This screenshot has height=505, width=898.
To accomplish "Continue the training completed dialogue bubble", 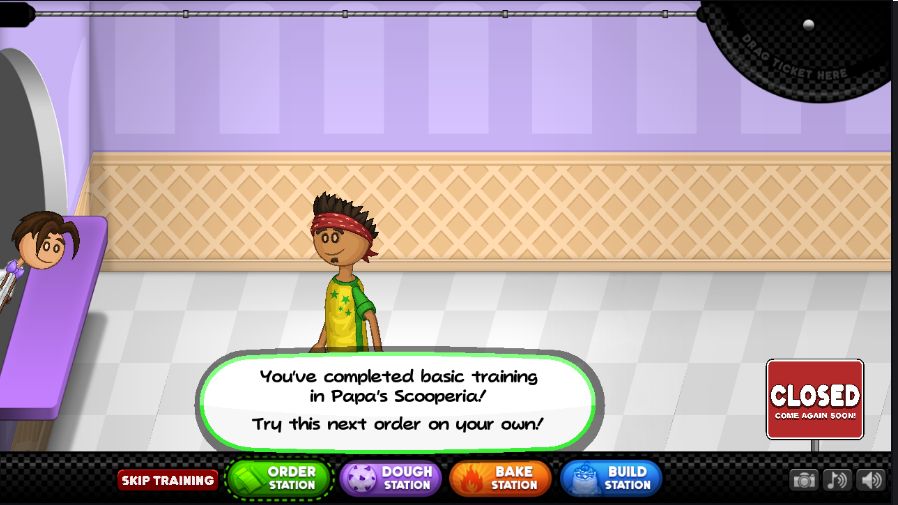I will coord(398,400).
